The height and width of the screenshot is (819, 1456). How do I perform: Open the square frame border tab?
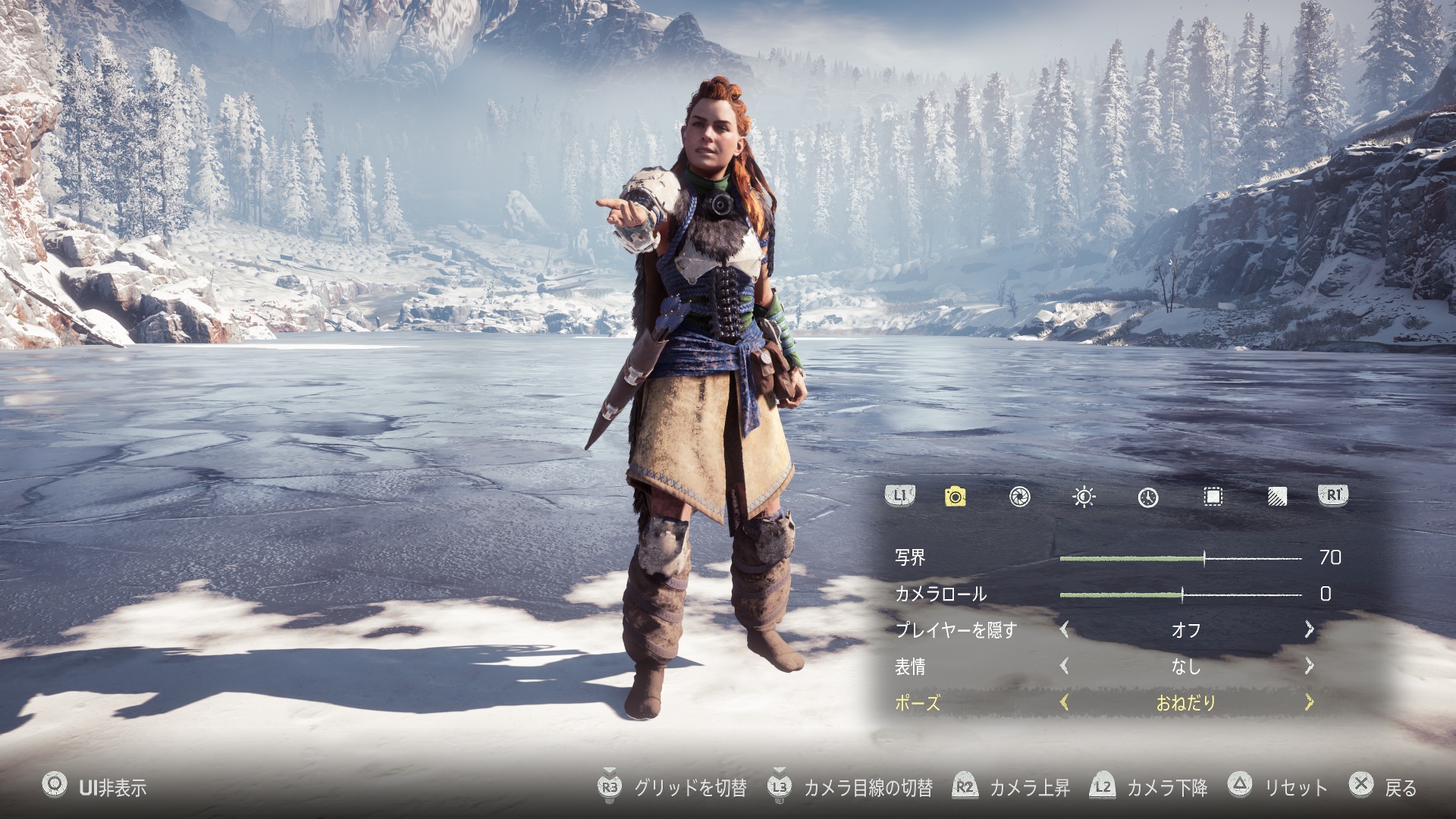point(1213,497)
